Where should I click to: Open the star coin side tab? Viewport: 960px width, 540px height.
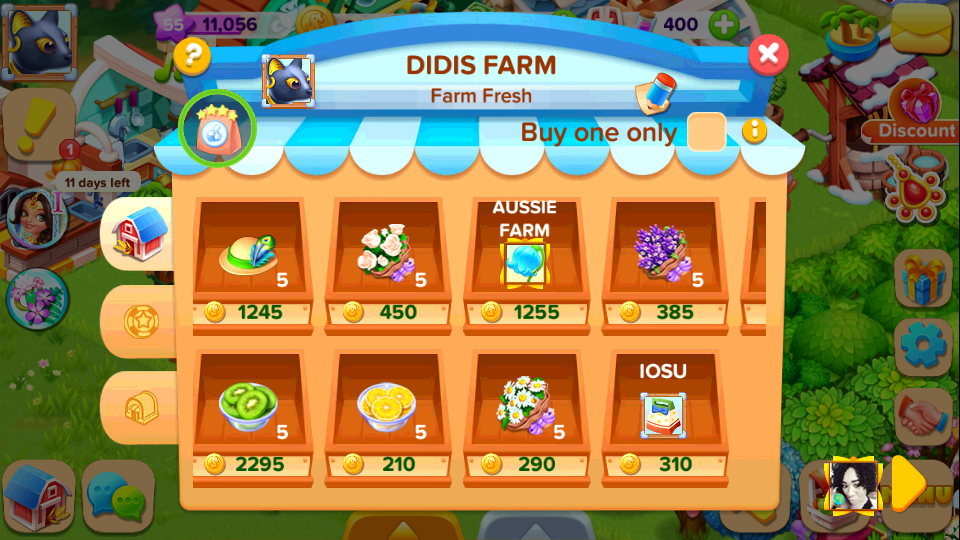coord(138,321)
